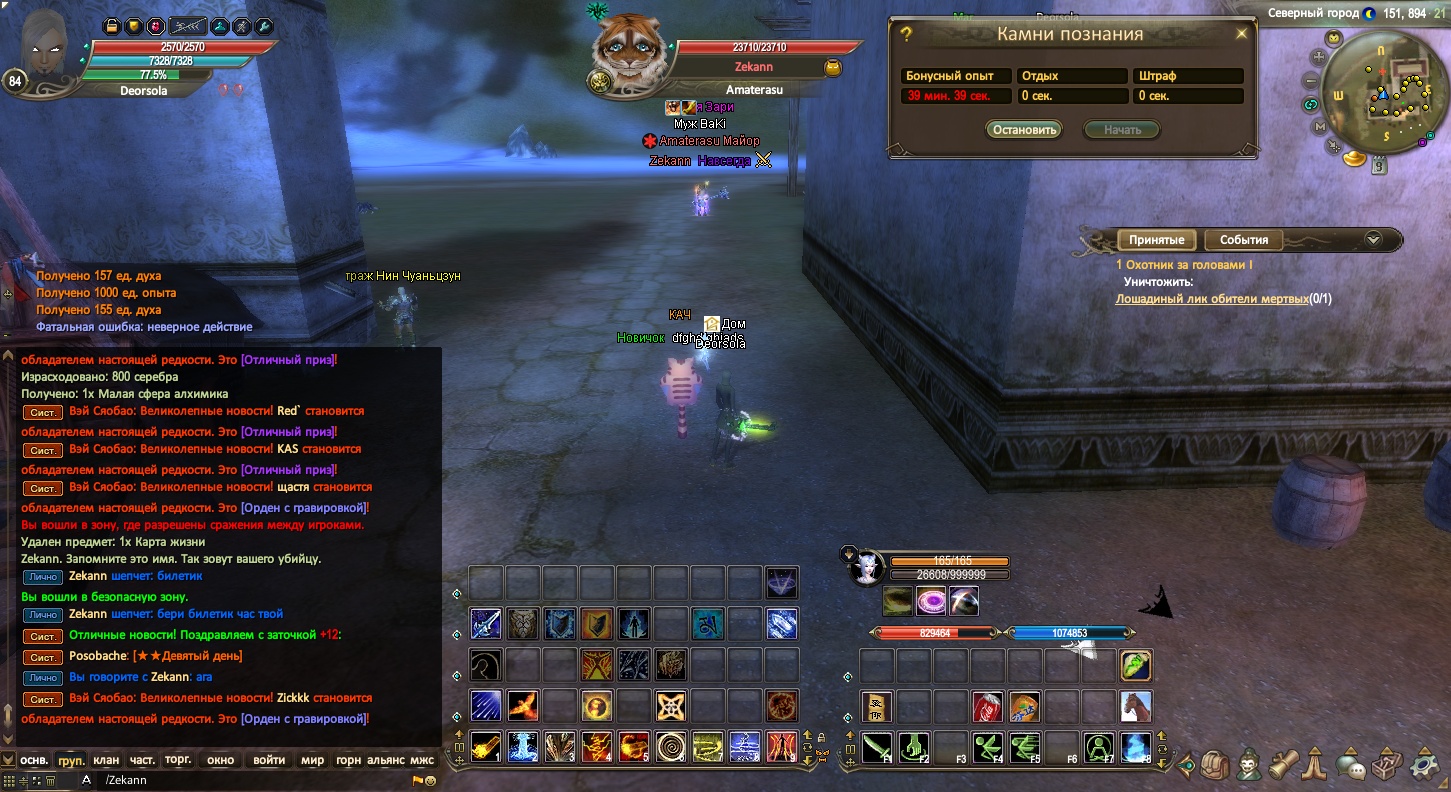
Task: Switch to the События quest tab
Action: click(x=1244, y=240)
